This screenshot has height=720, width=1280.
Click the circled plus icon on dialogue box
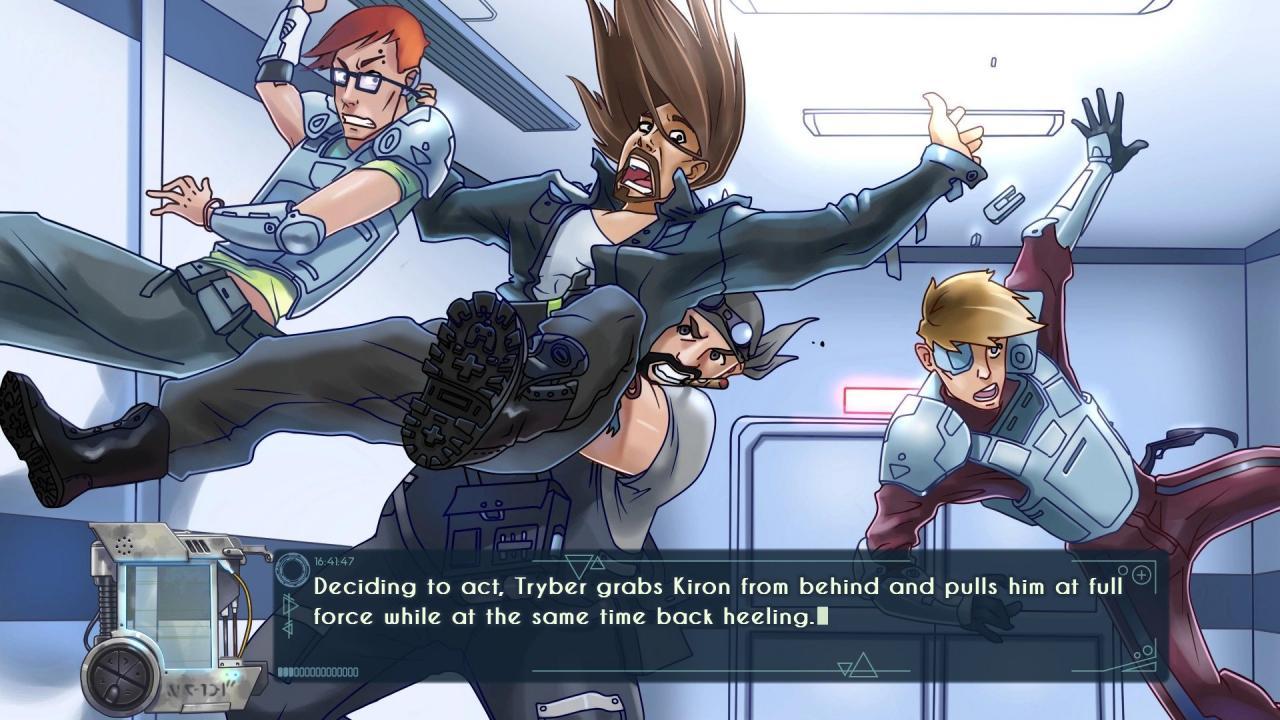(1139, 574)
